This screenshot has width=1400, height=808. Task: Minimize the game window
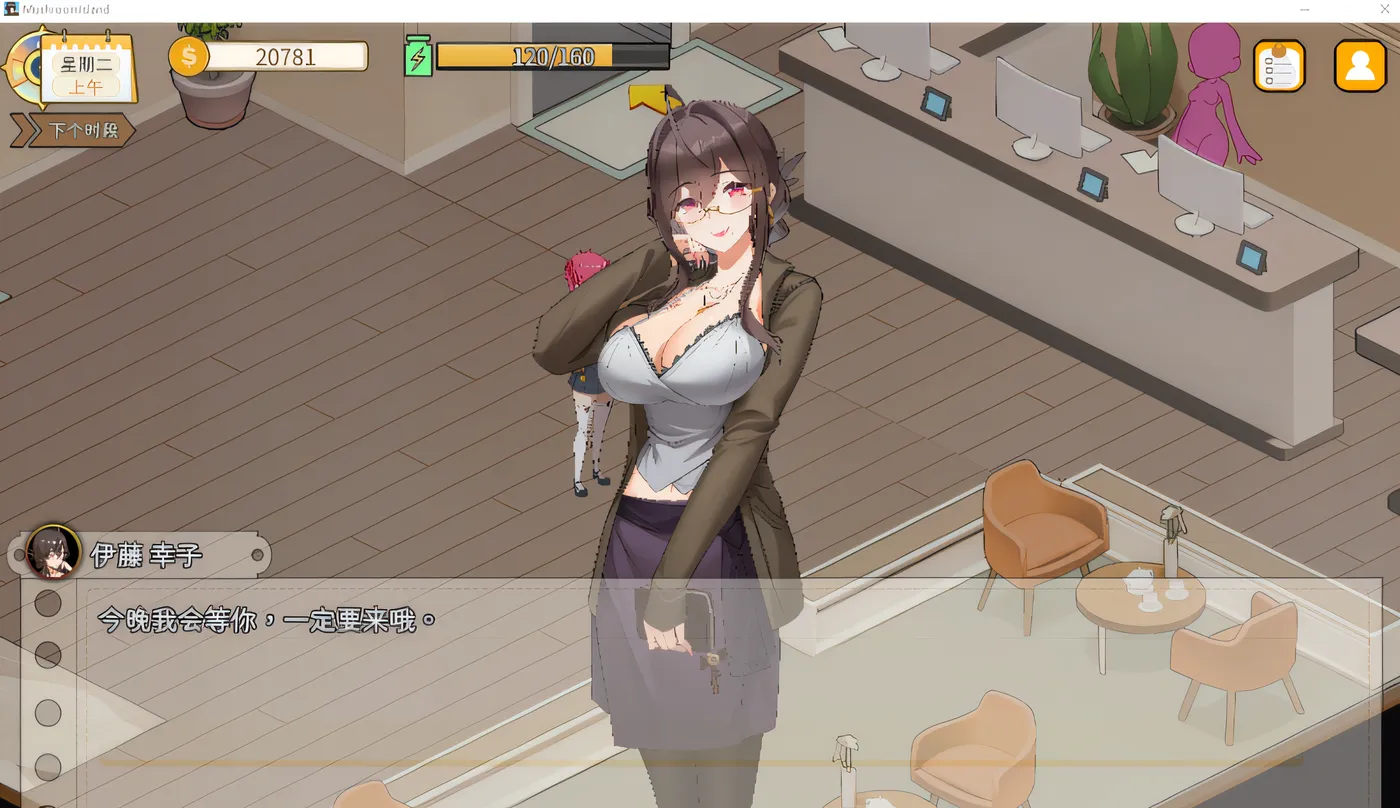pos(1304,9)
